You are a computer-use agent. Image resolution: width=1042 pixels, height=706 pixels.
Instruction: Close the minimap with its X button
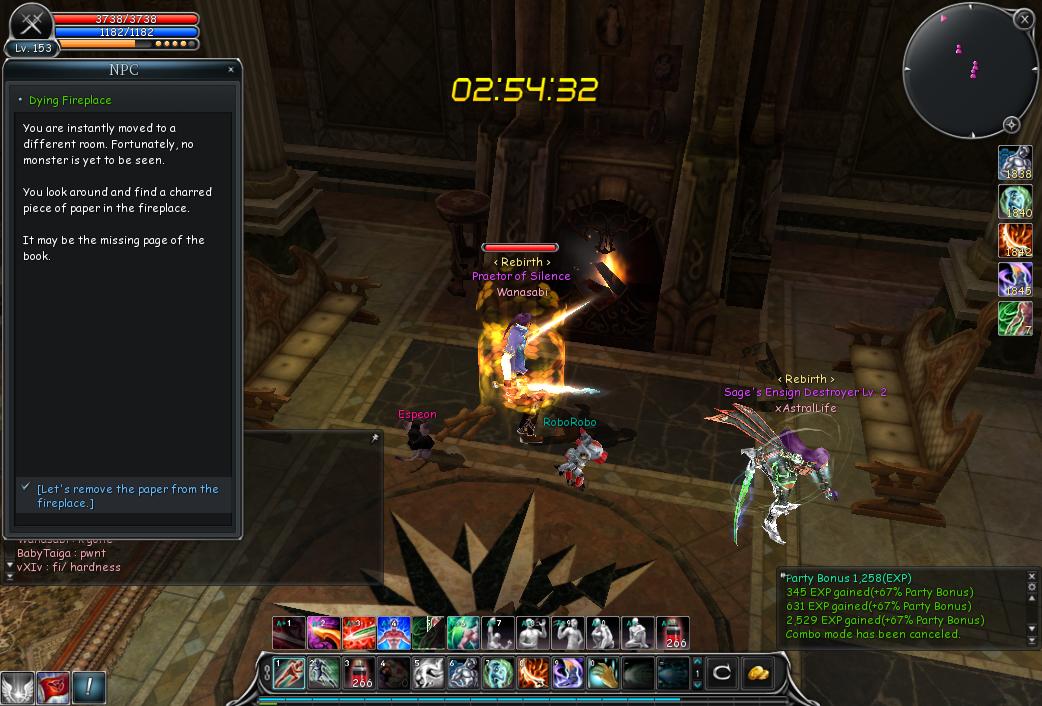coord(1023,19)
